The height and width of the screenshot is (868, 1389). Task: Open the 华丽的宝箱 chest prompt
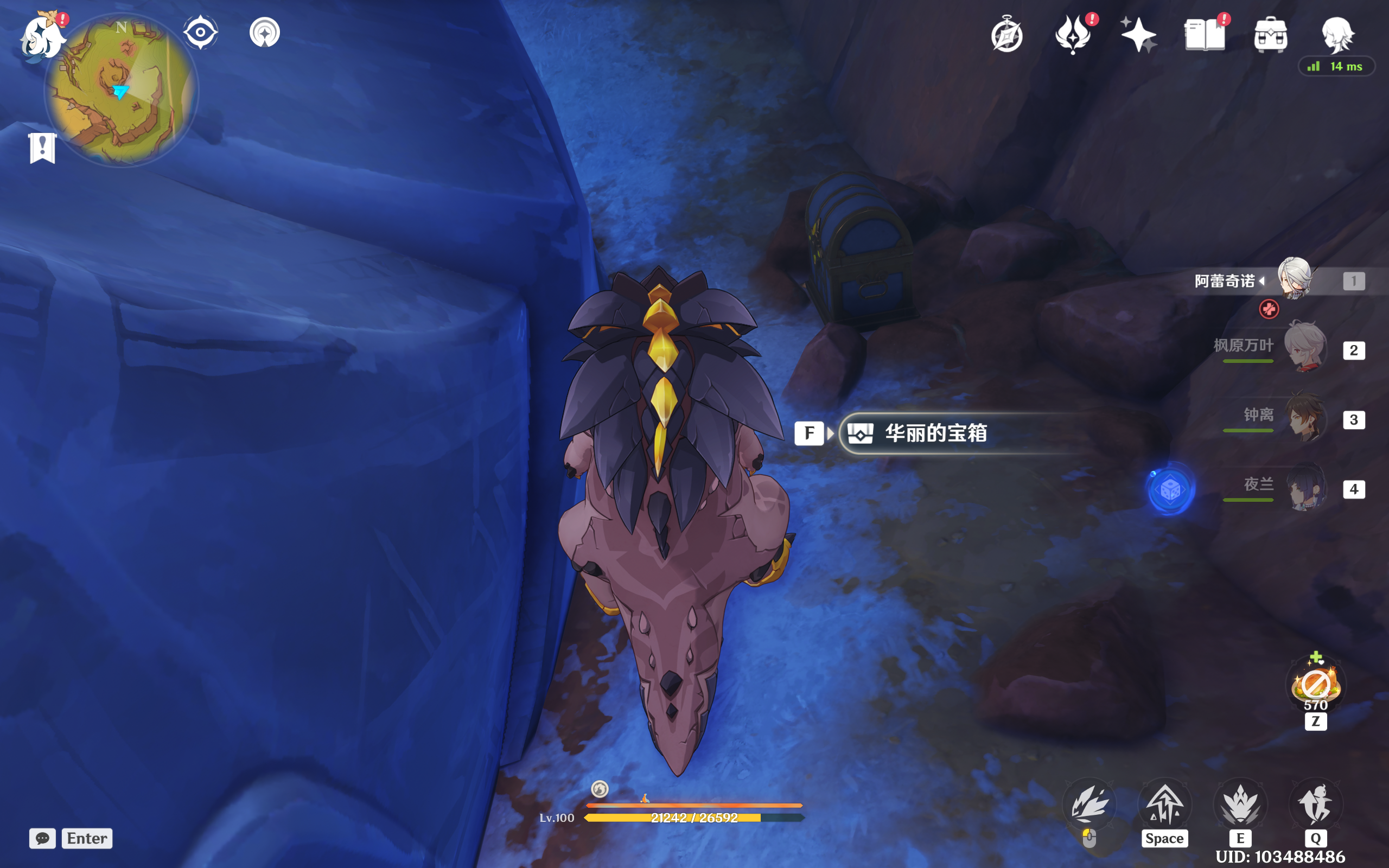point(935,433)
